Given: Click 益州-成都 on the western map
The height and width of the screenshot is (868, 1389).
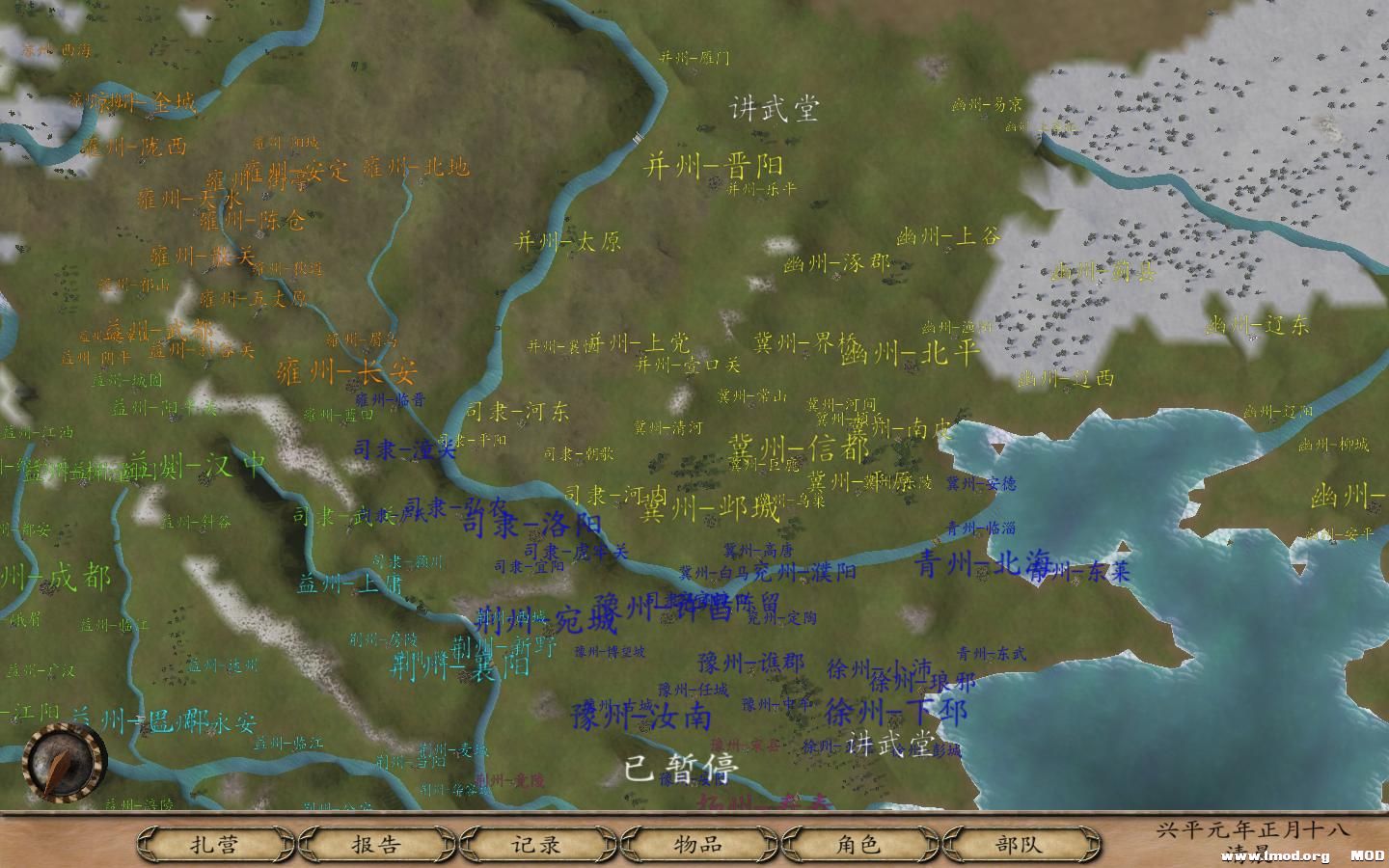Looking at the screenshot, I should click(x=53, y=581).
